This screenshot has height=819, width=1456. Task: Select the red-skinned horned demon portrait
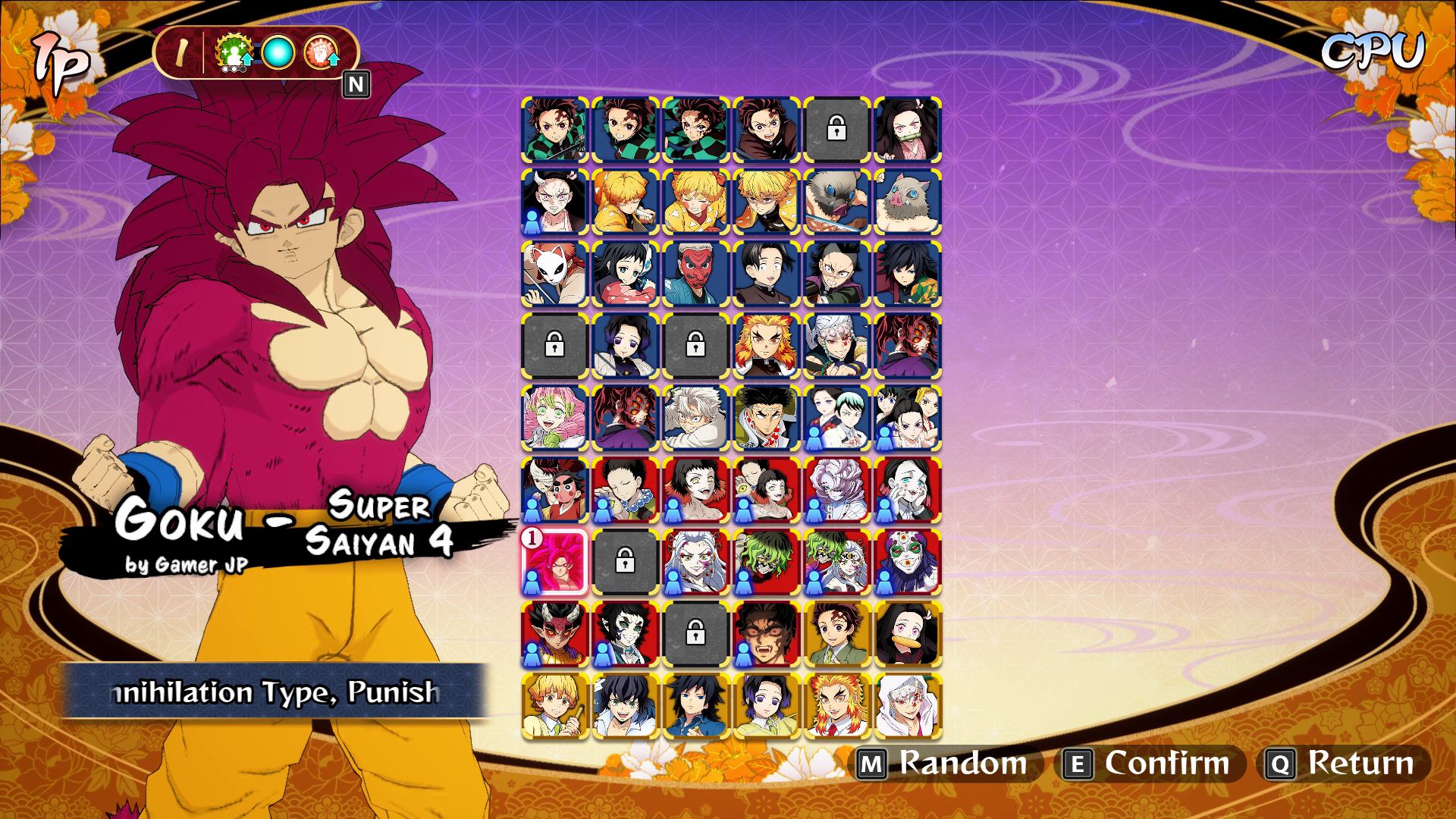[554, 634]
